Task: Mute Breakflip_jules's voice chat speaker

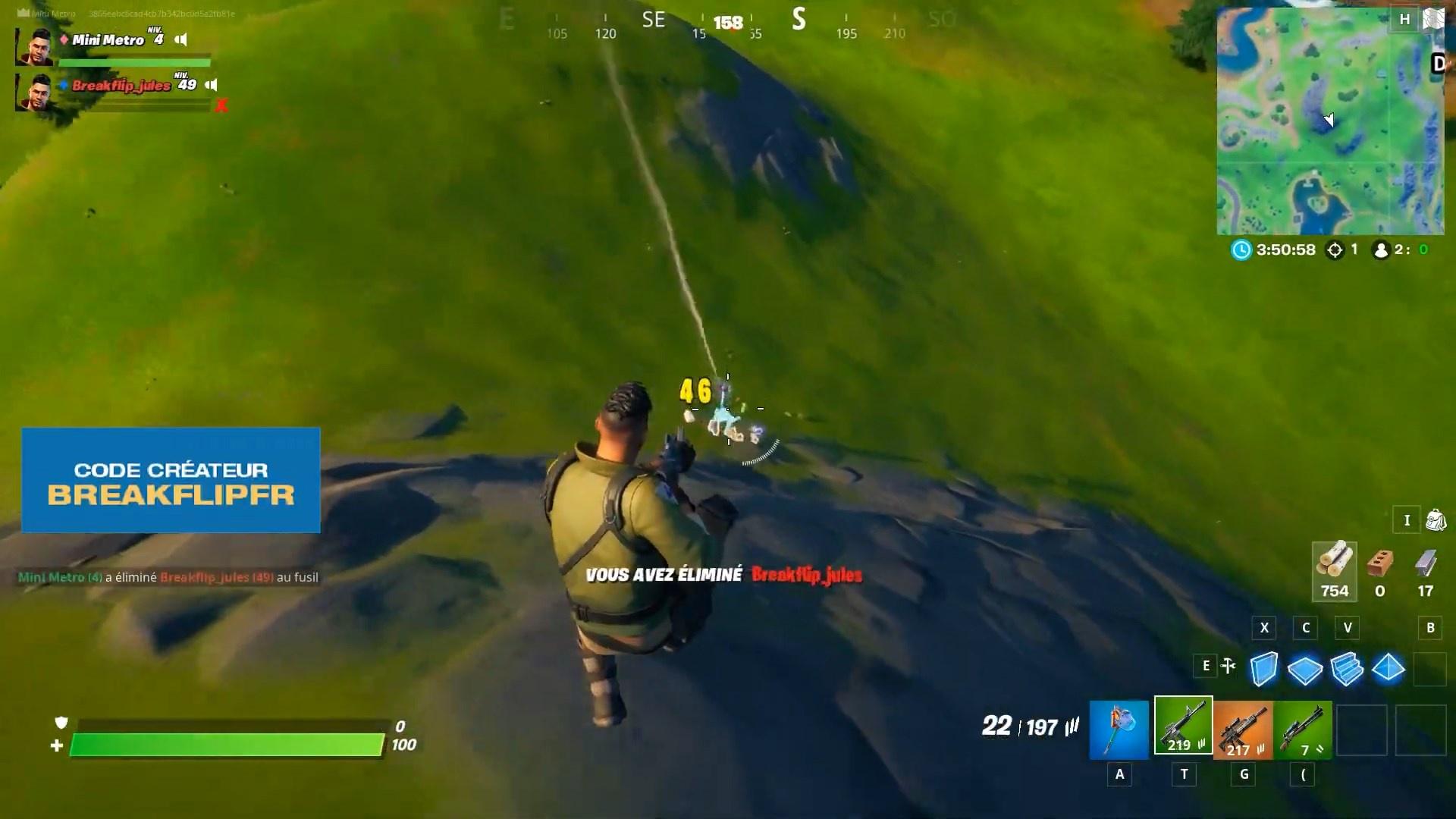Action: pyautogui.click(x=212, y=86)
